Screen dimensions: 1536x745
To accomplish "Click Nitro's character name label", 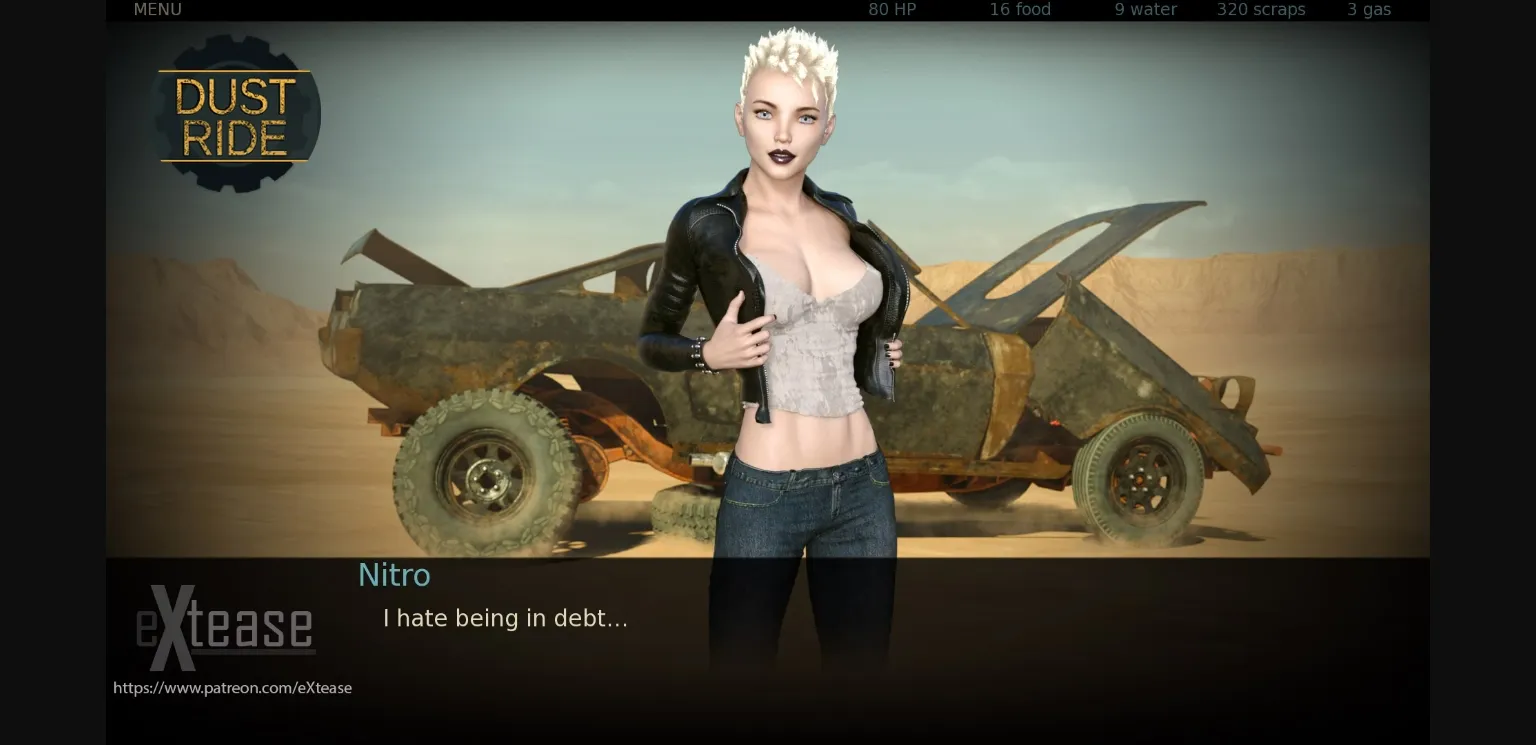I will 394,575.
